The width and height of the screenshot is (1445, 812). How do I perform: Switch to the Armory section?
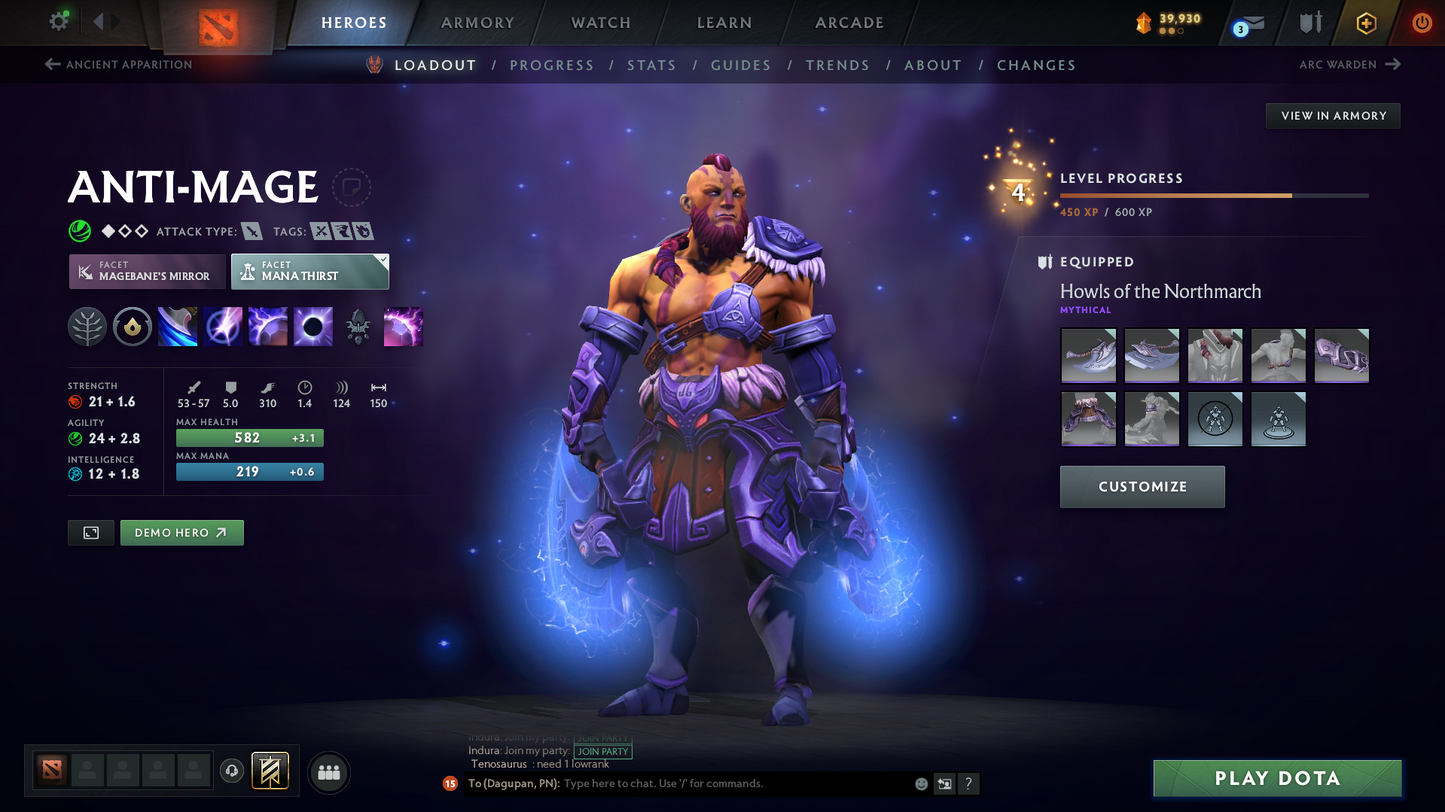[x=477, y=23]
